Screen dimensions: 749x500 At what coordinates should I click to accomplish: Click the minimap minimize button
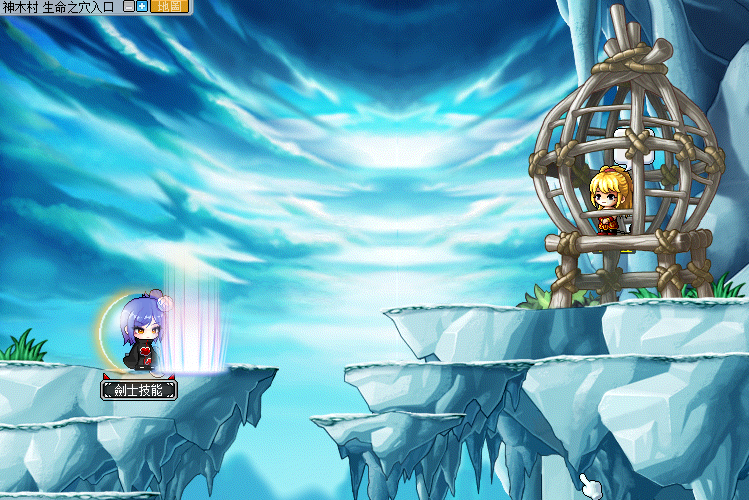point(129,6)
